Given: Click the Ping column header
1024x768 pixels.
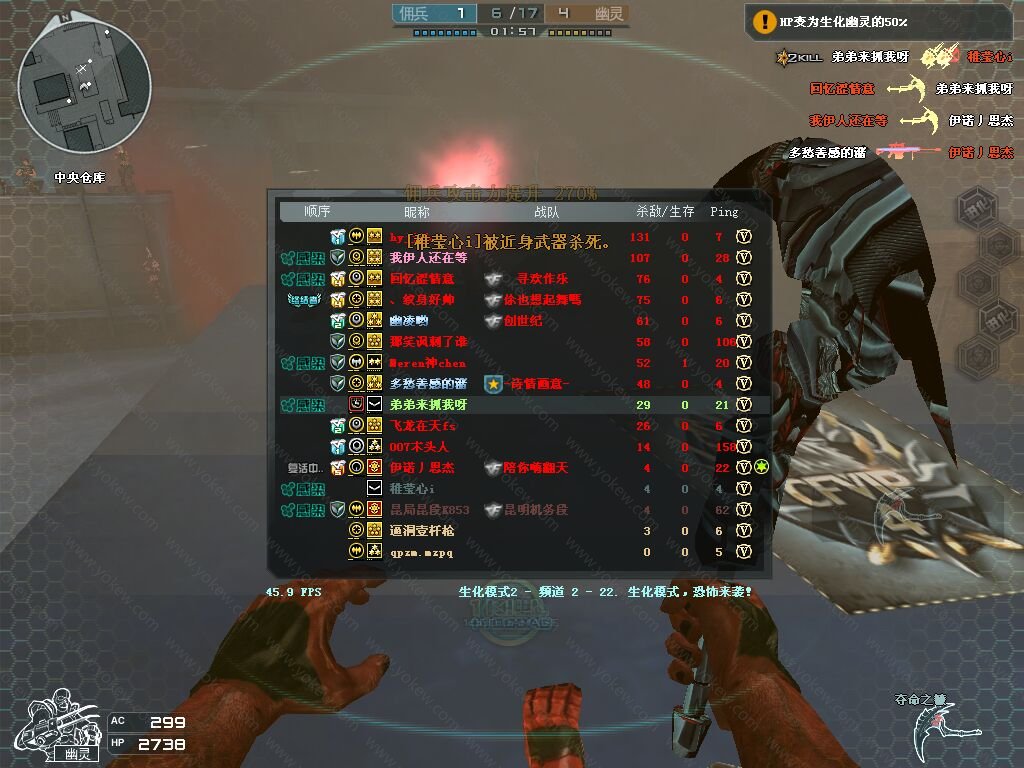Looking at the screenshot, I should [x=724, y=212].
